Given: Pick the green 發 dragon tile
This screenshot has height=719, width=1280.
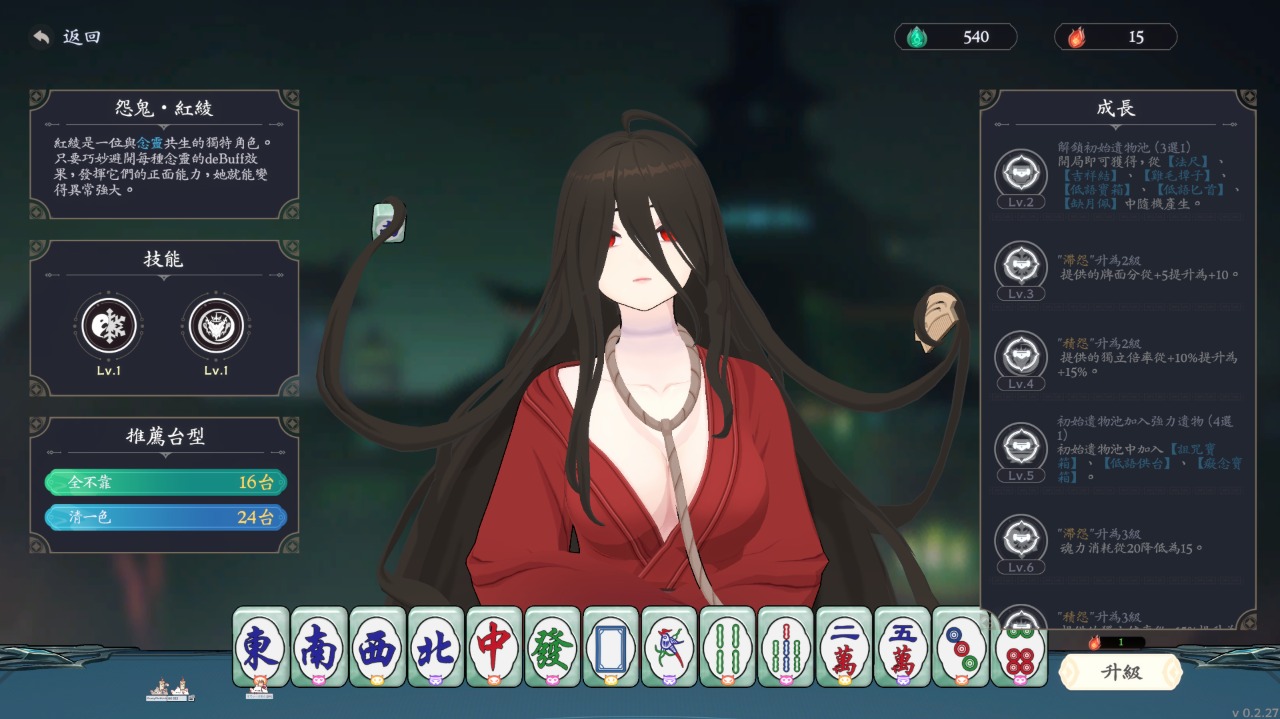Looking at the screenshot, I should click(553, 646).
